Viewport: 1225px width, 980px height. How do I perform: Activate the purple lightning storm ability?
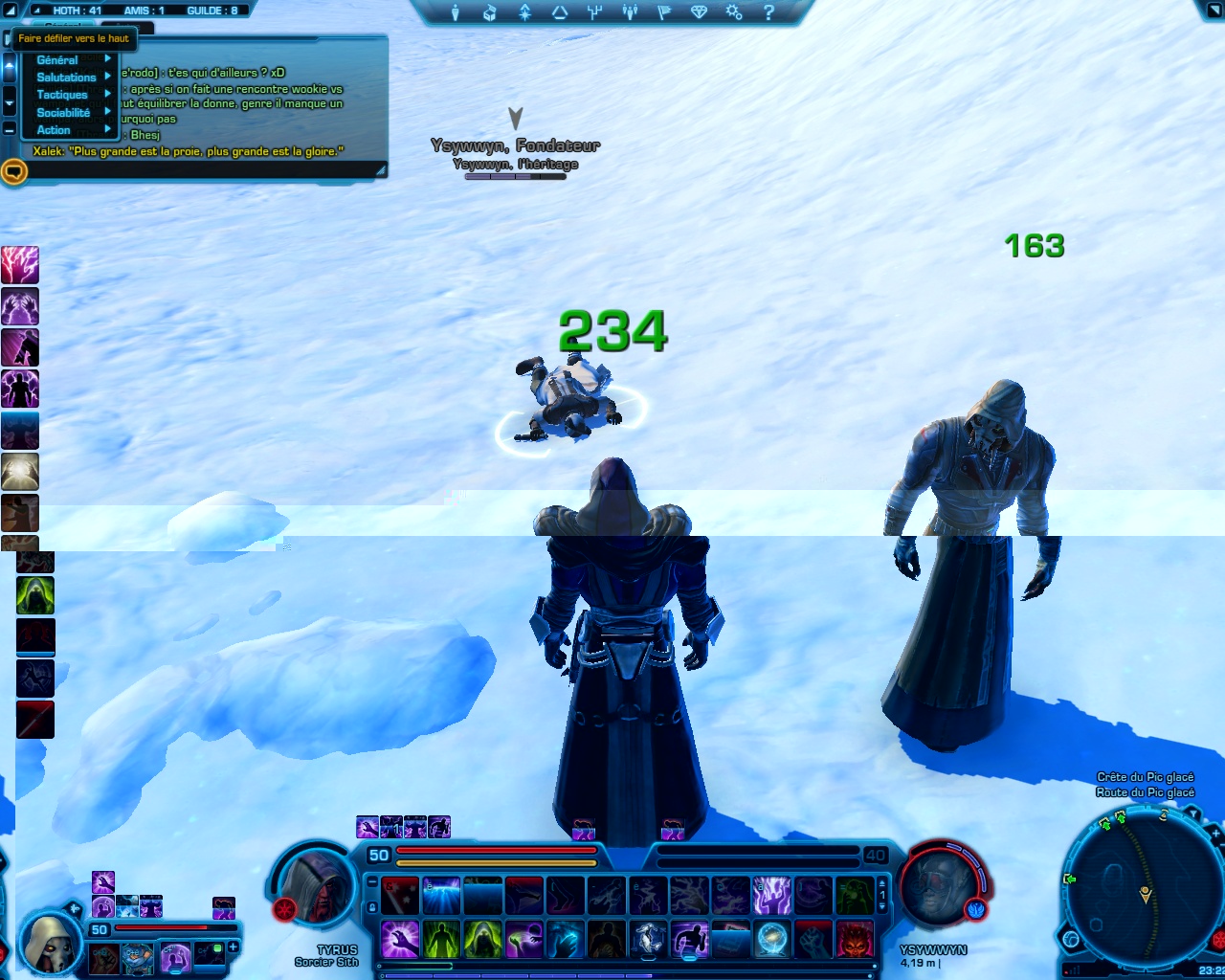(x=771, y=897)
